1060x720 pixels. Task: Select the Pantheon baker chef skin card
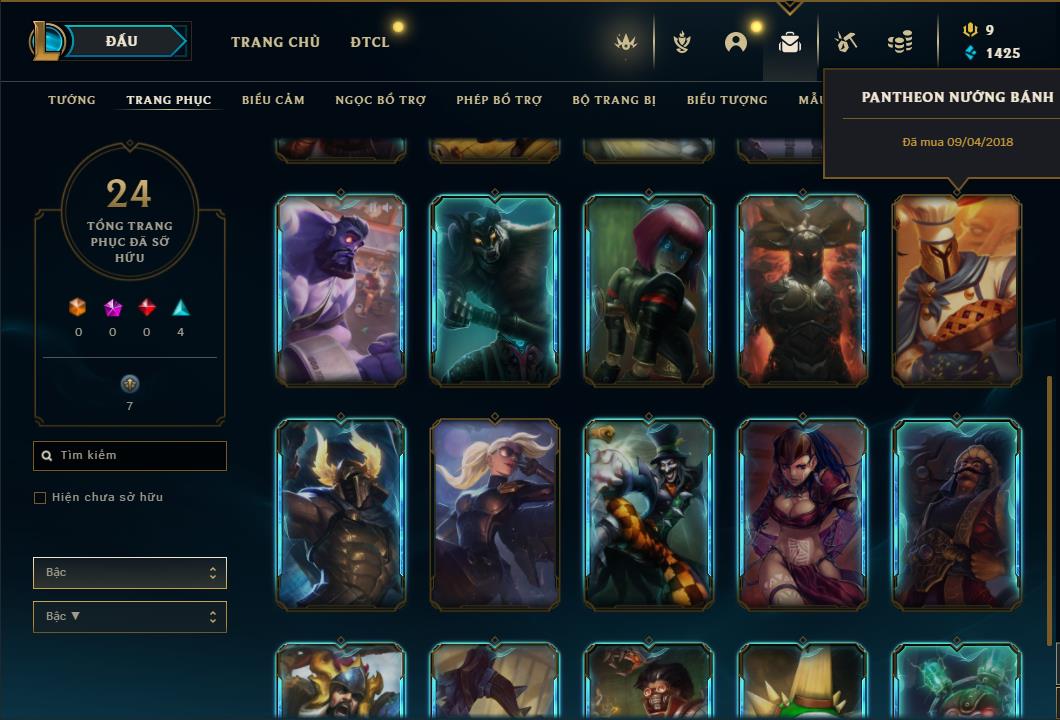click(x=957, y=290)
